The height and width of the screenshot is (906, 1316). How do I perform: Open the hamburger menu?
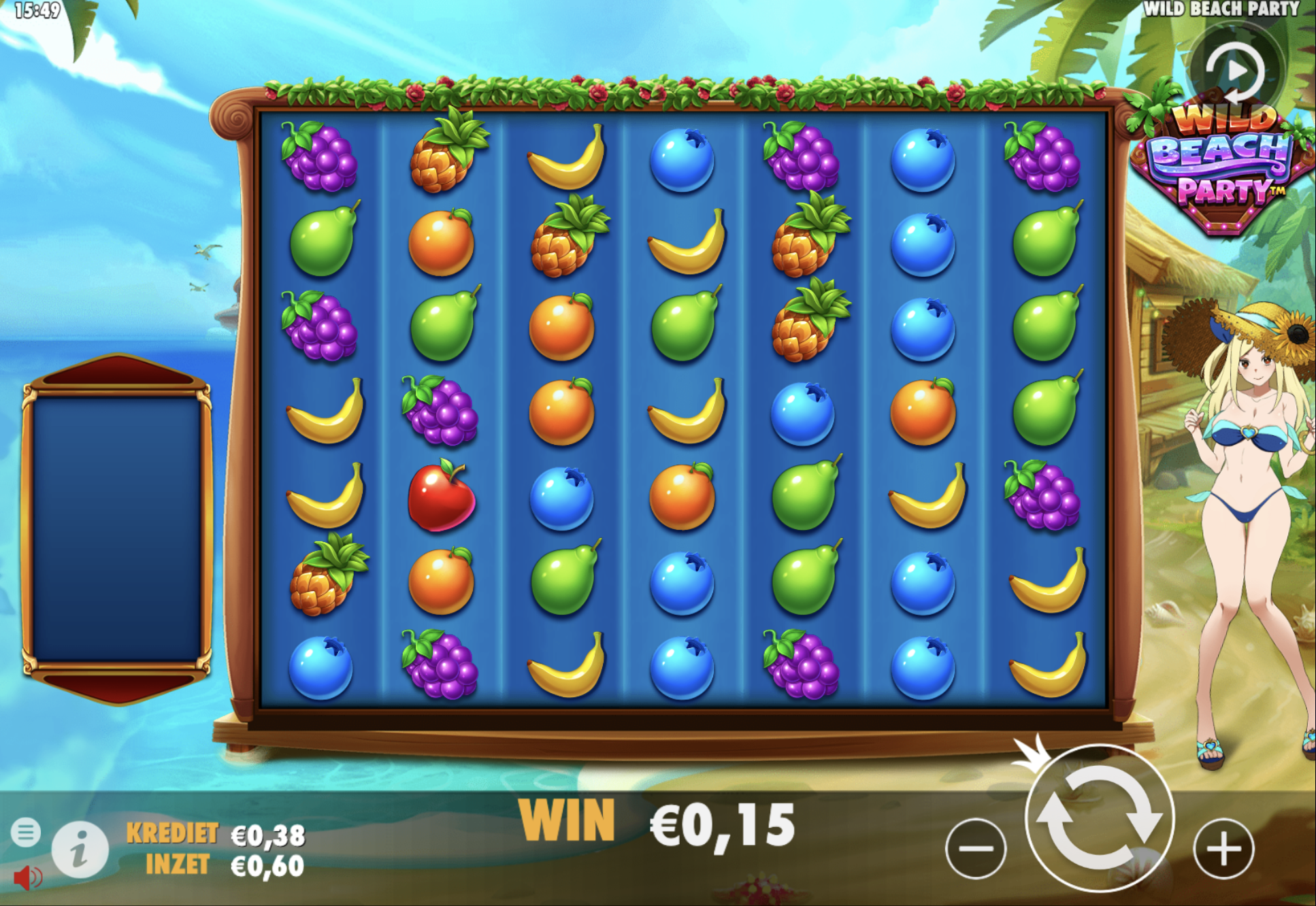coord(26,832)
